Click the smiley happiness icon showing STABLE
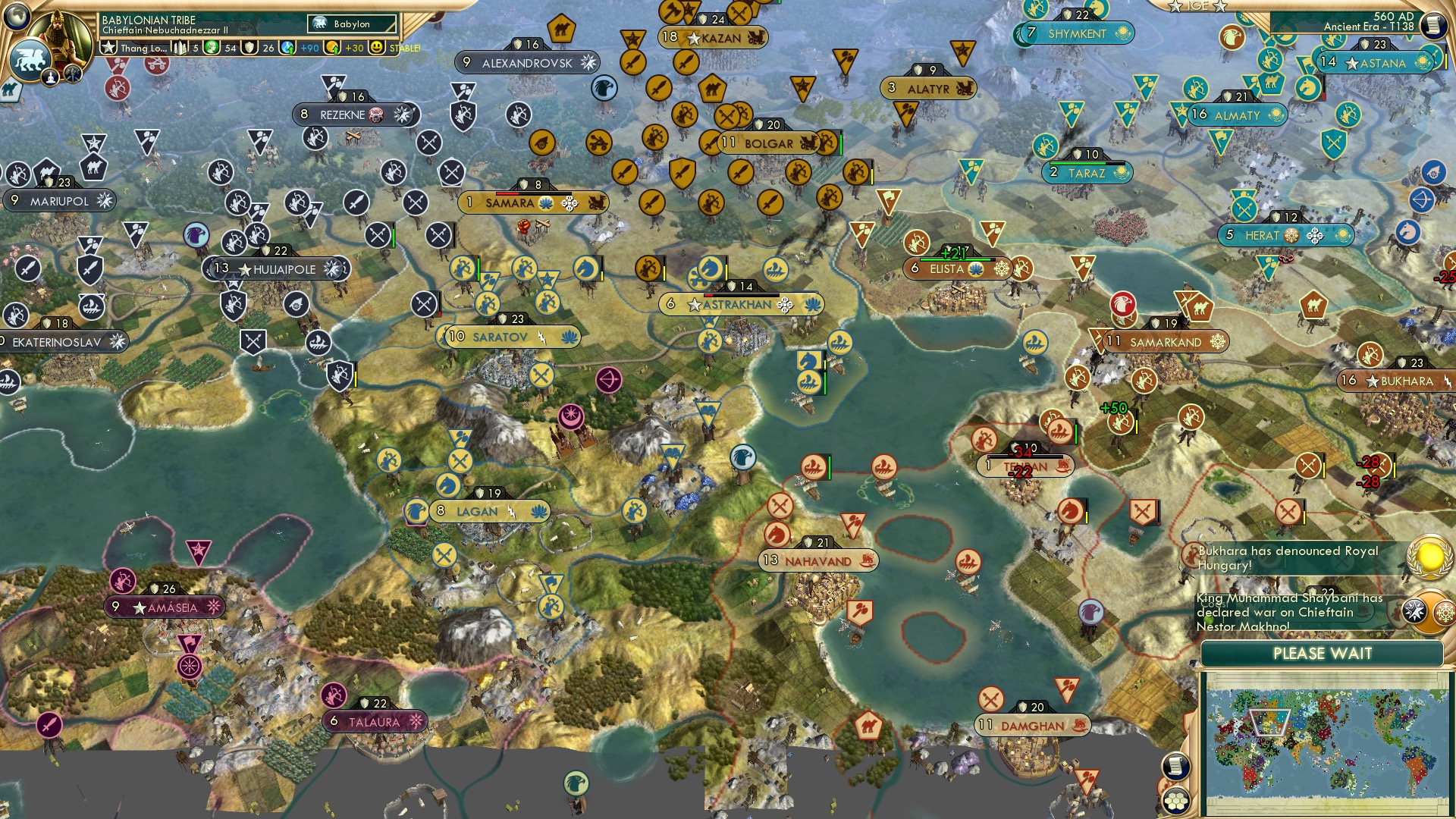 tap(377, 47)
